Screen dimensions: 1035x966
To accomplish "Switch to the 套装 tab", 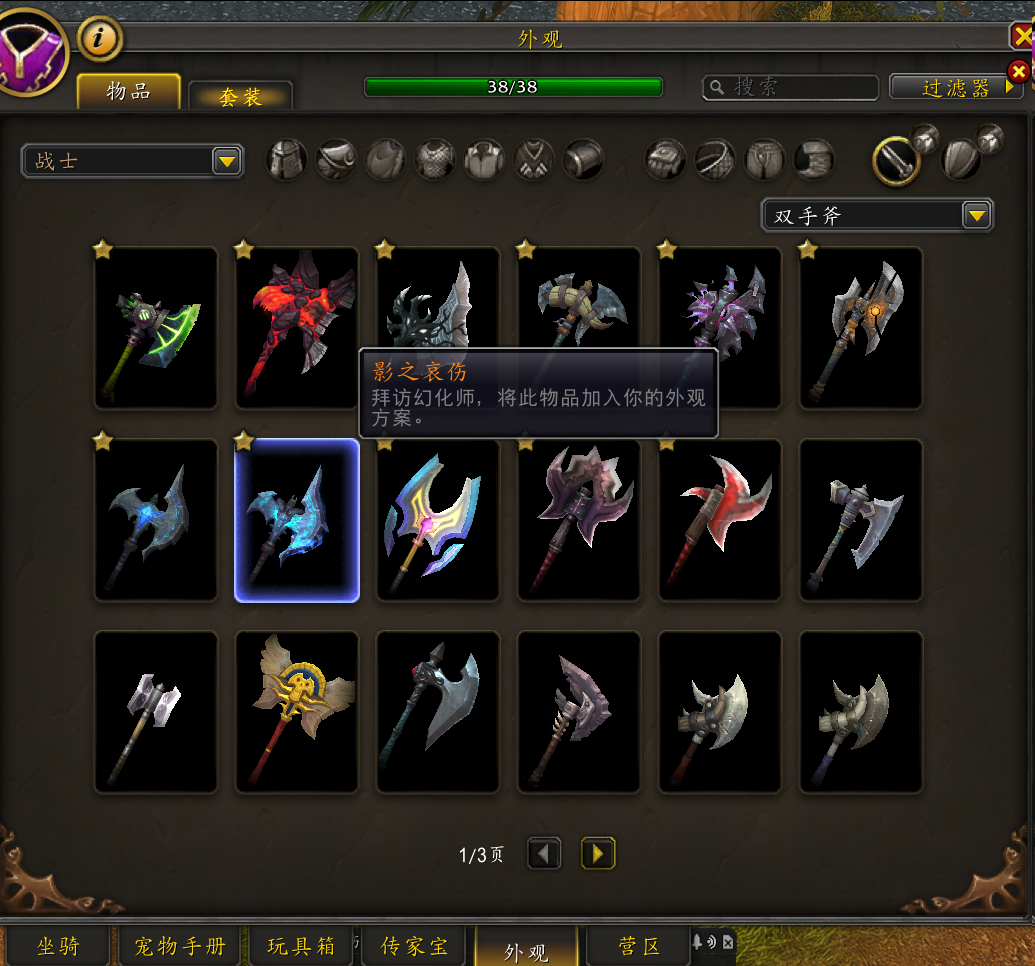I will point(240,96).
